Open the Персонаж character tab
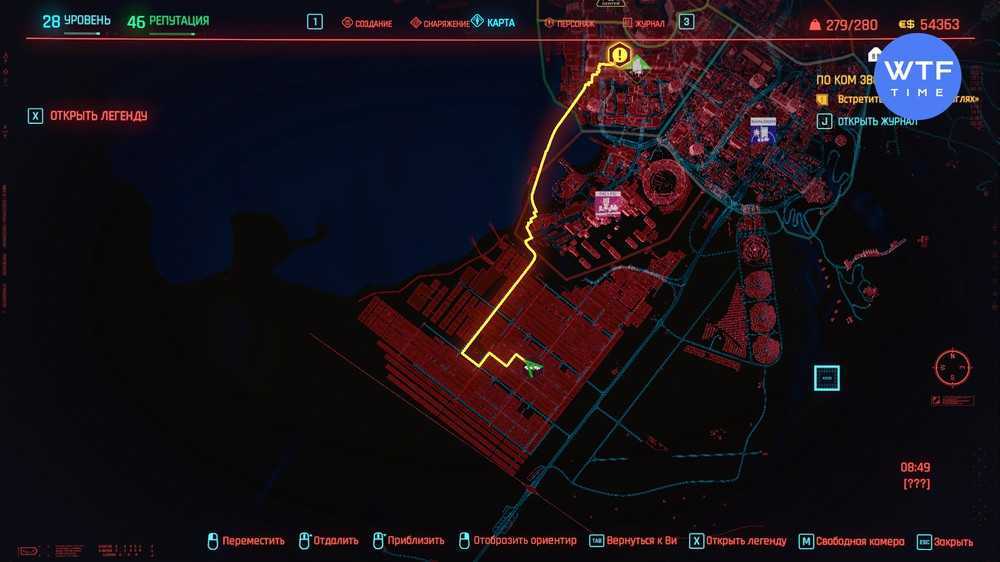Screen dimensions: 1000x562 coord(570,23)
